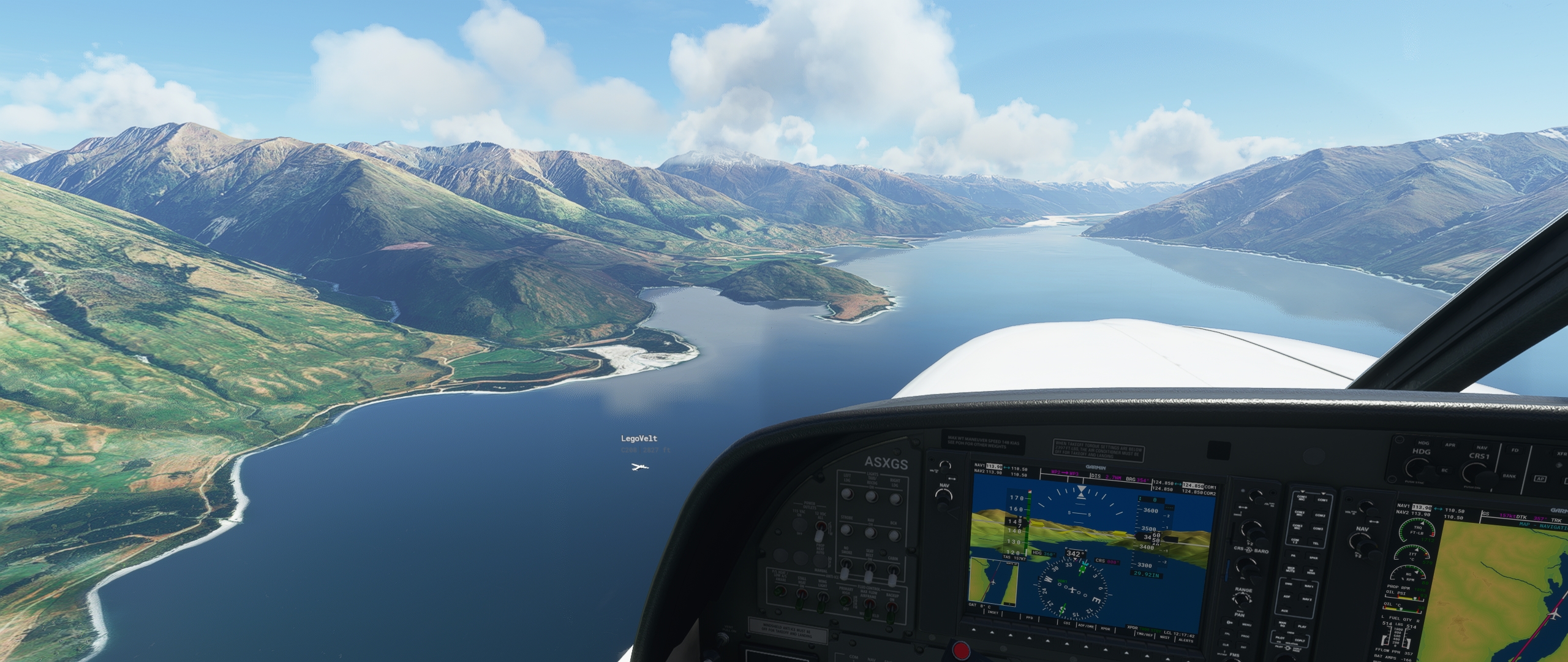This screenshot has width=1568, height=662.
Task: Click the HDG knob on the autopilot panel
Action: pyautogui.click(x=1417, y=466)
